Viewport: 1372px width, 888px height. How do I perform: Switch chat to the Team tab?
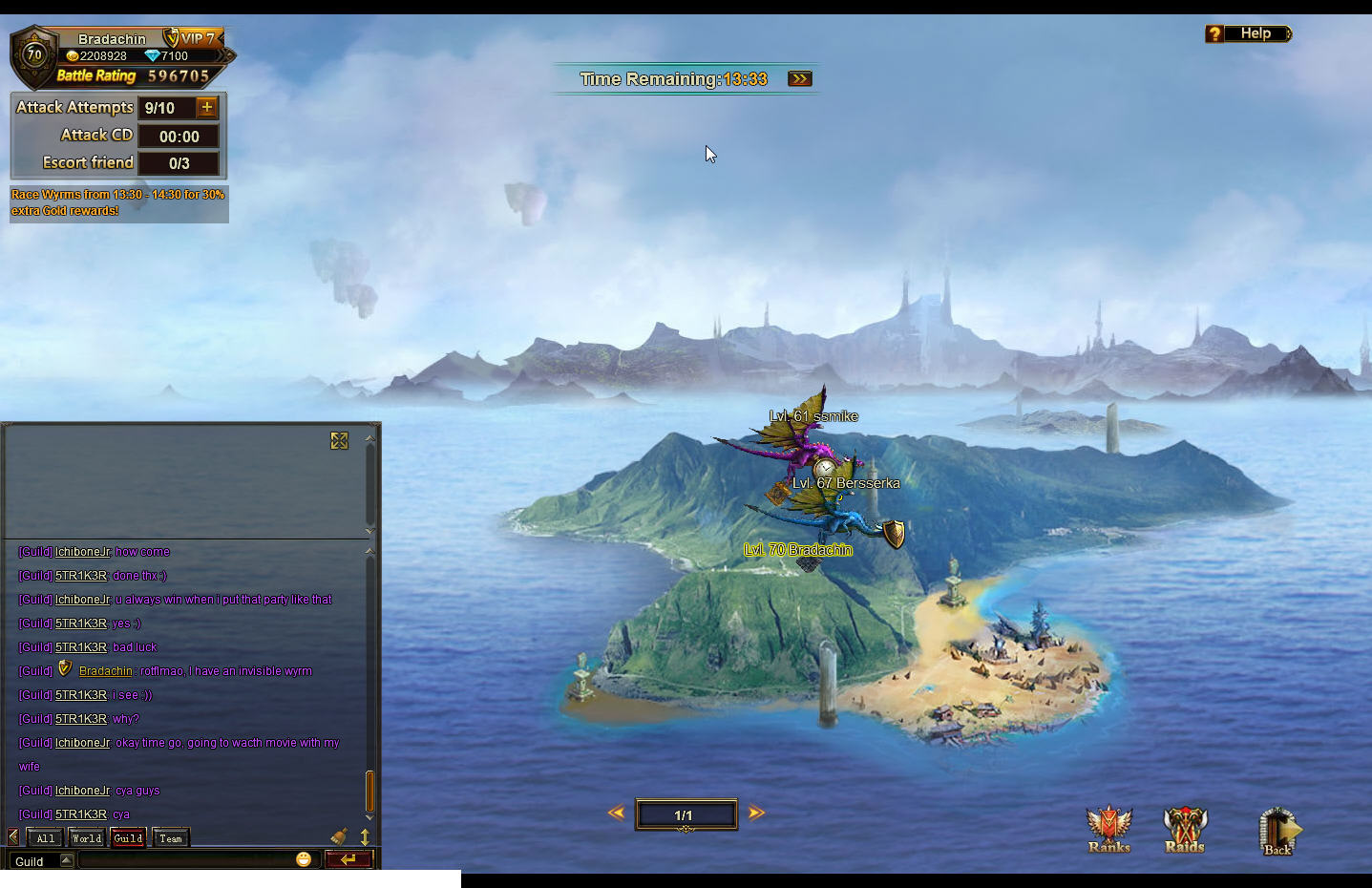point(171,838)
